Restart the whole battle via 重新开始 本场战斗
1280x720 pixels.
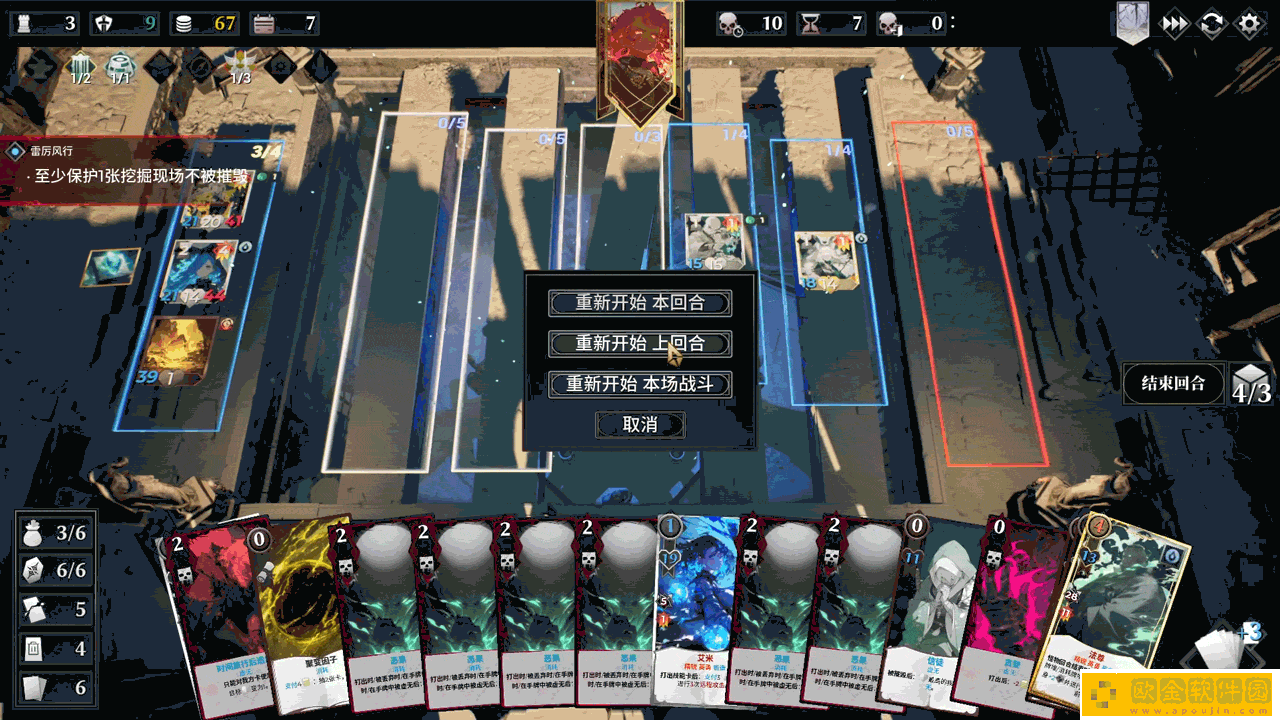pyautogui.click(x=640, y=384)
